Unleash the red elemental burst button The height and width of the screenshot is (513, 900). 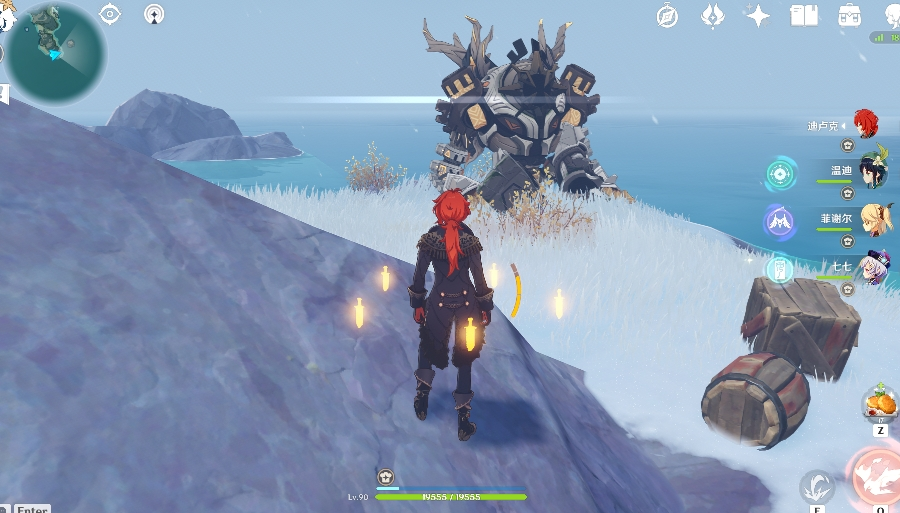[877, 480]
